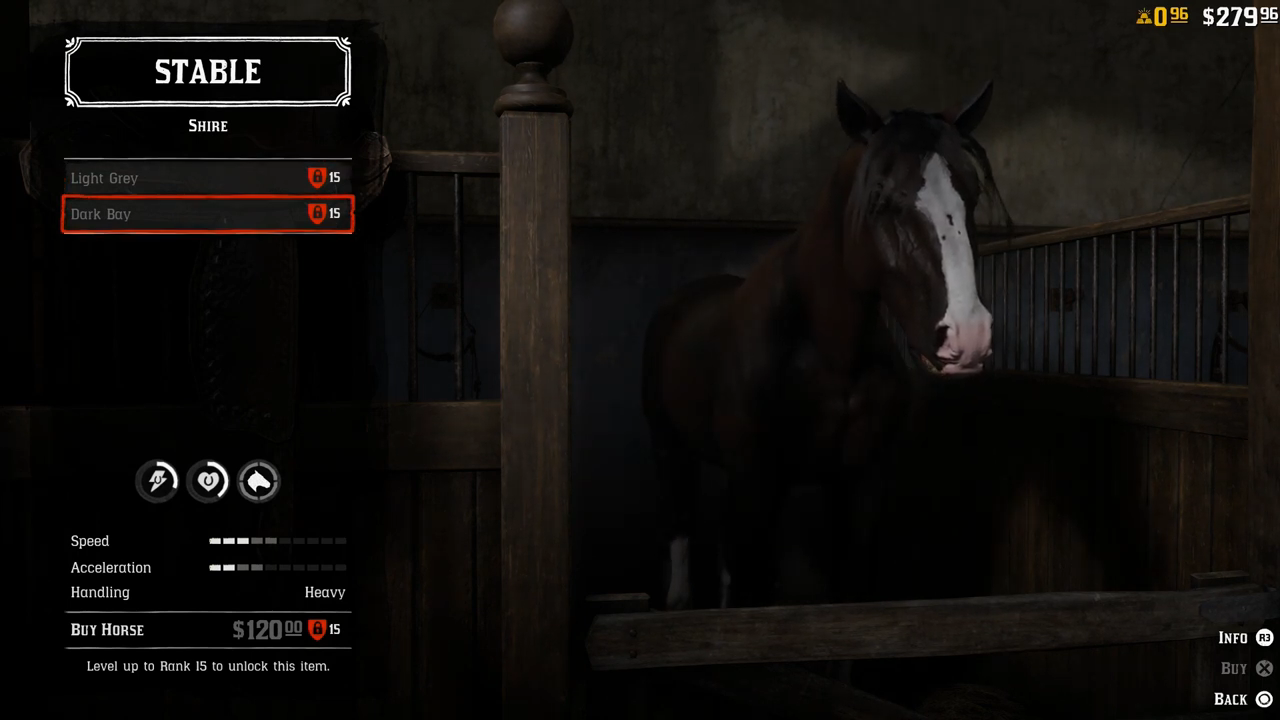
Task: Click the Buy Horse price row
Action: click(x=207, y=629)
